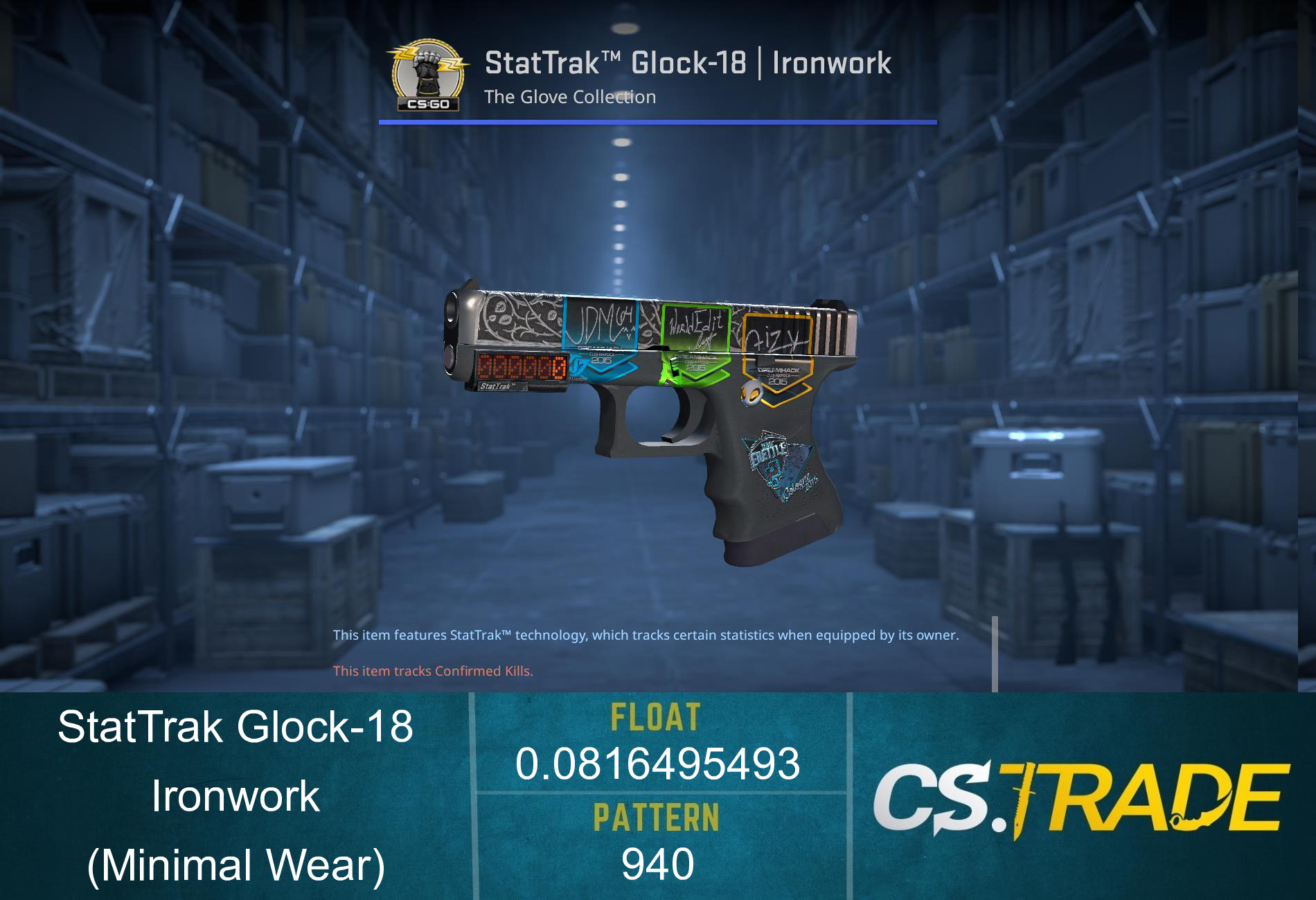The width and height of the screenshot is (1316, 900).
Task: Click the blue divider progress bar
Action: click(x=657, y=121)
